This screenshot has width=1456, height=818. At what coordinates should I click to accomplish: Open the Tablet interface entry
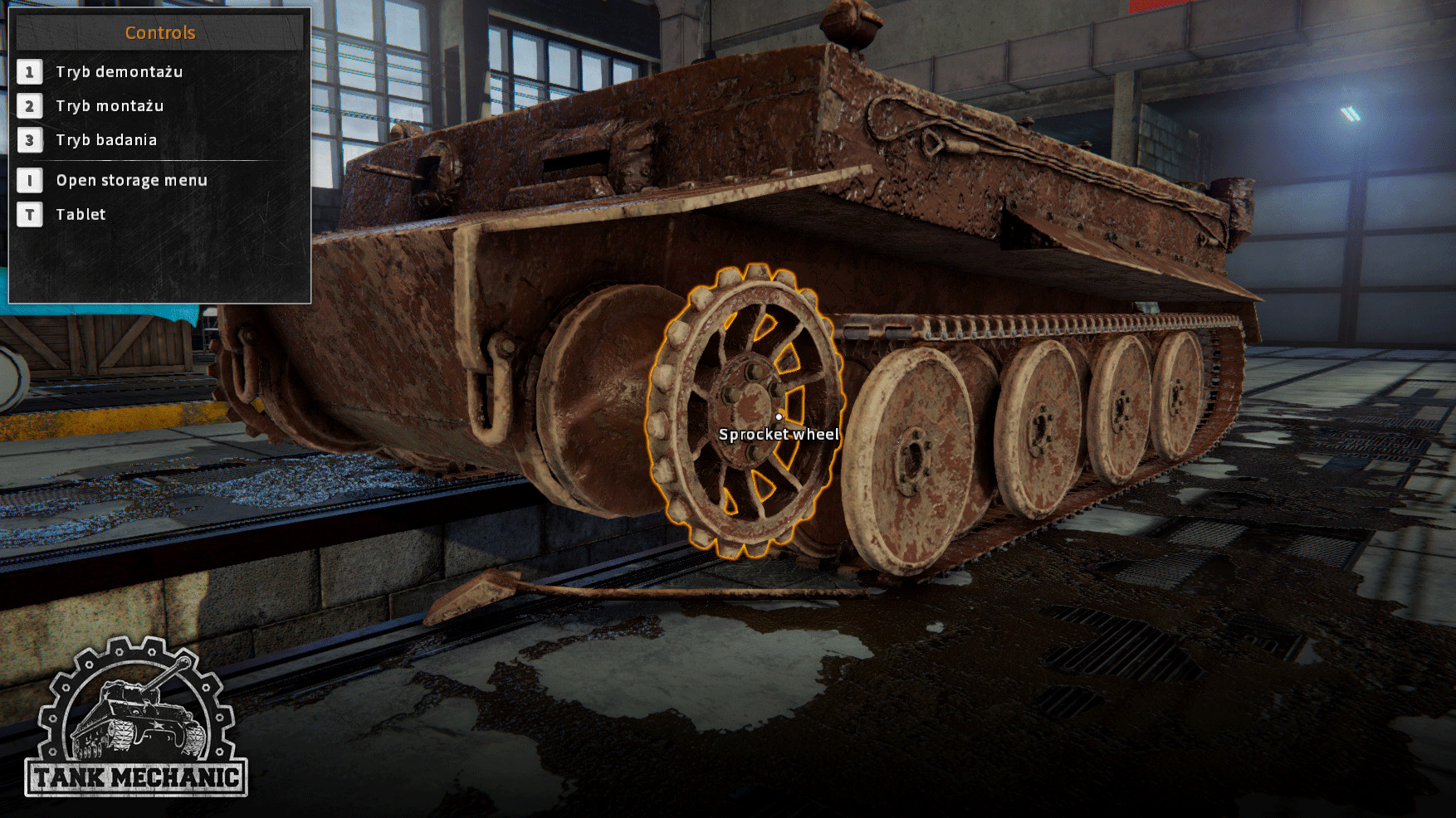80,214
